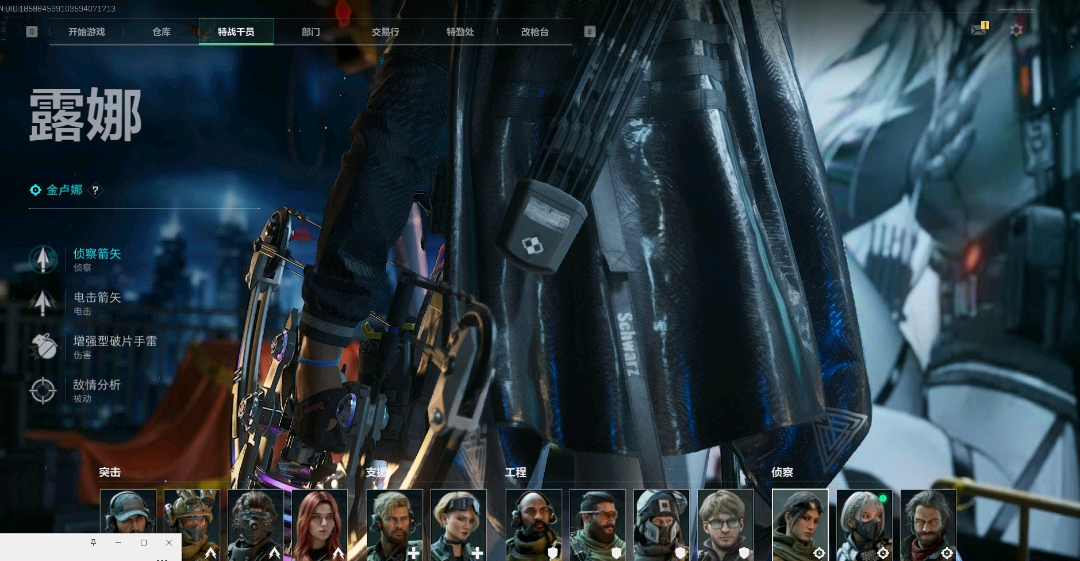This screenshot has height=561, width=1080.
Task: Open the 改枪台 gunsmith tab
Action: [x=535, y=32]
